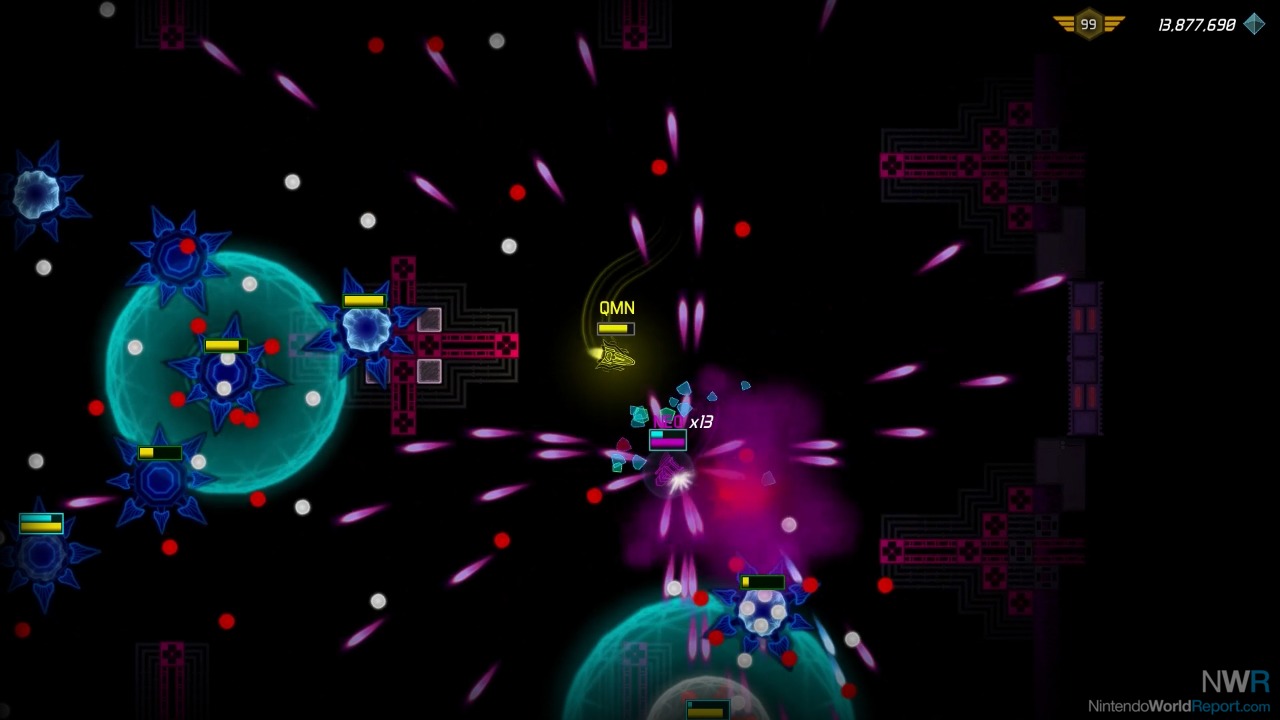
Task: Click the gold winged rank 99 badge
Action: coord(1088,24)
